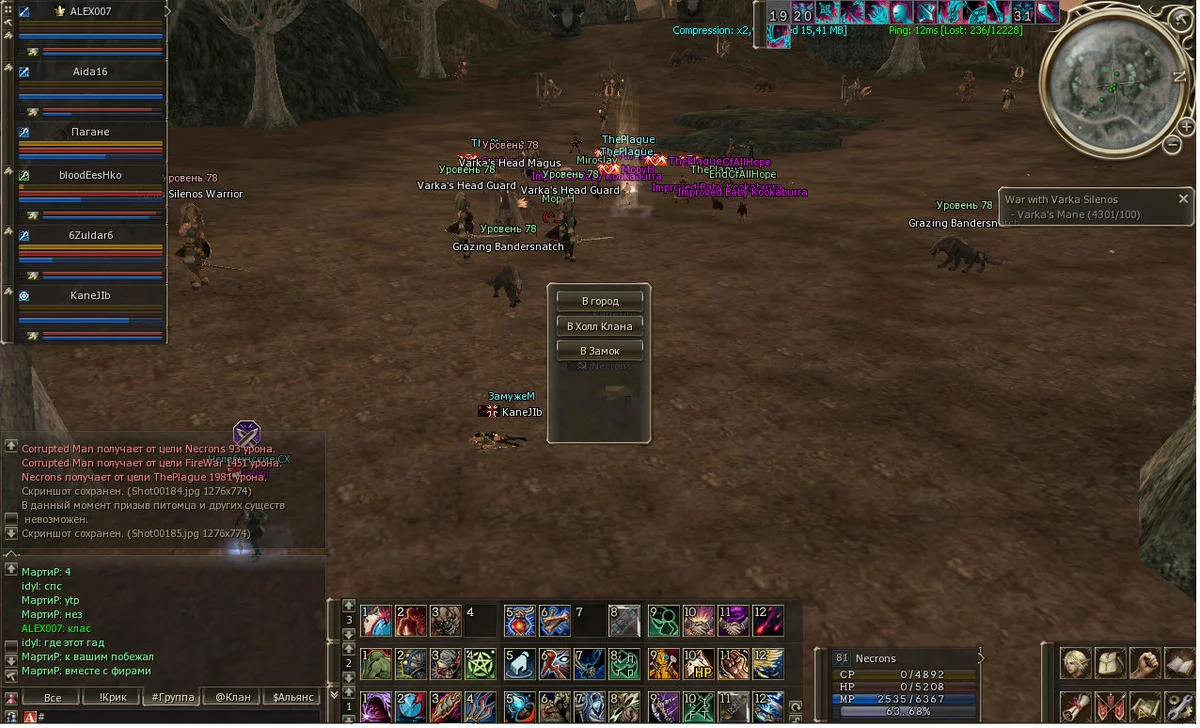Switch chat to the "Все" tab

pos(52,697)
